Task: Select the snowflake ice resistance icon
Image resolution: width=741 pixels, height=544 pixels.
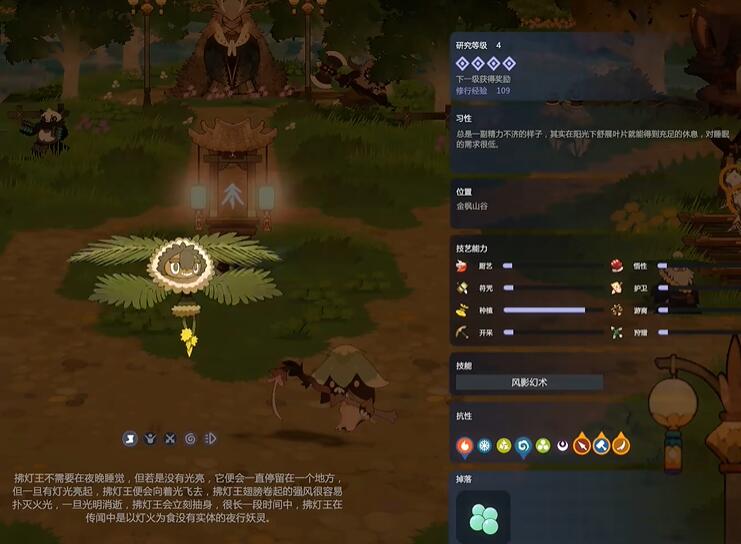Action: point(484,445)
